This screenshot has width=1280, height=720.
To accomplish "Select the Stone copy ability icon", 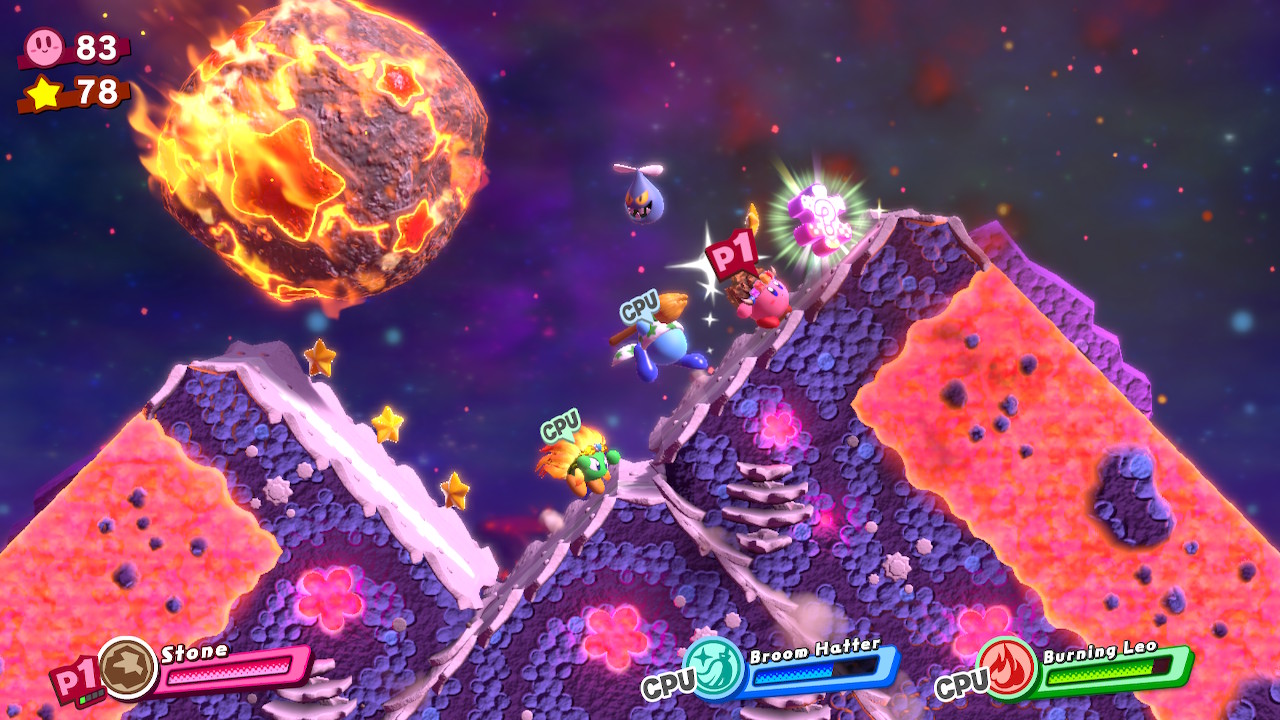I will (x=128, y=667).
